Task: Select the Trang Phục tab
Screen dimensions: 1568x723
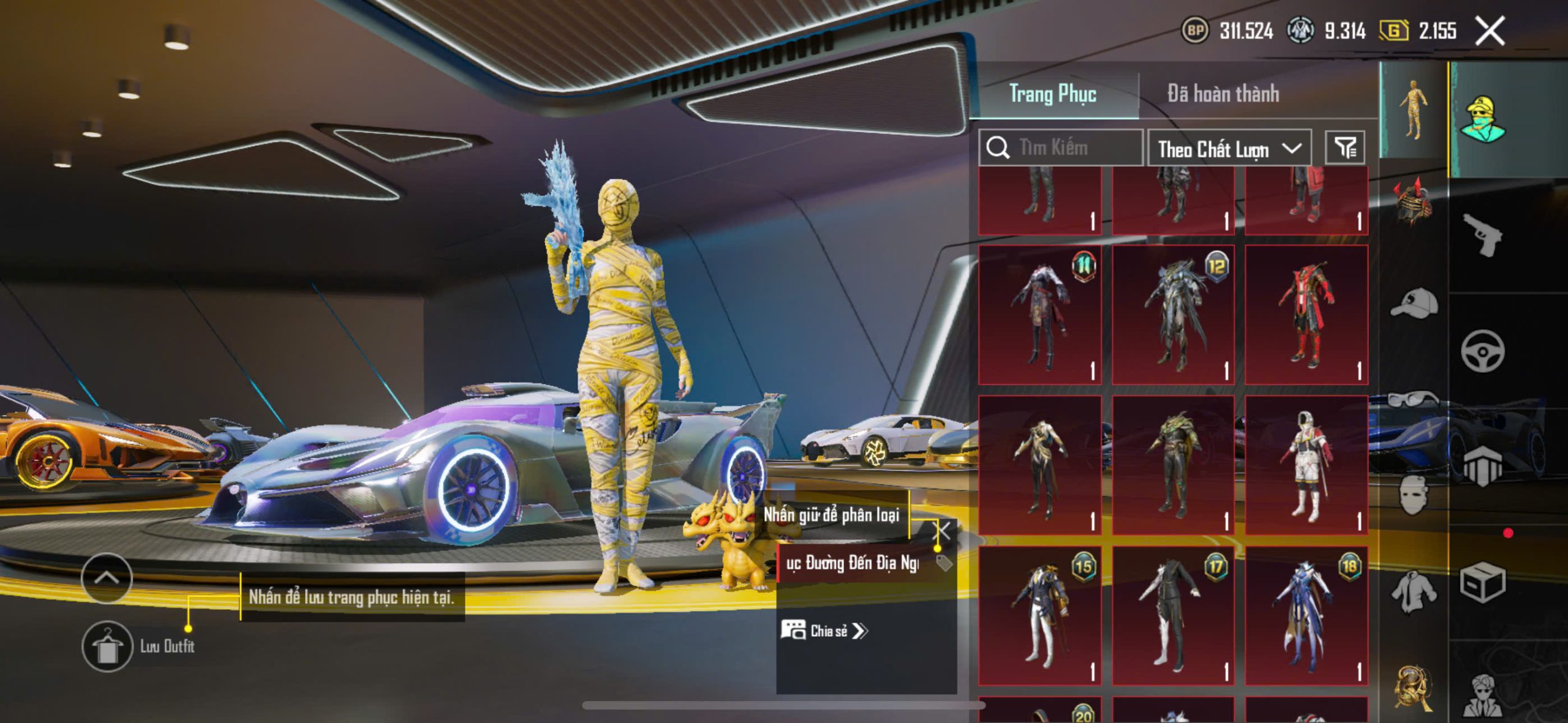Action: pos(1052,94)
